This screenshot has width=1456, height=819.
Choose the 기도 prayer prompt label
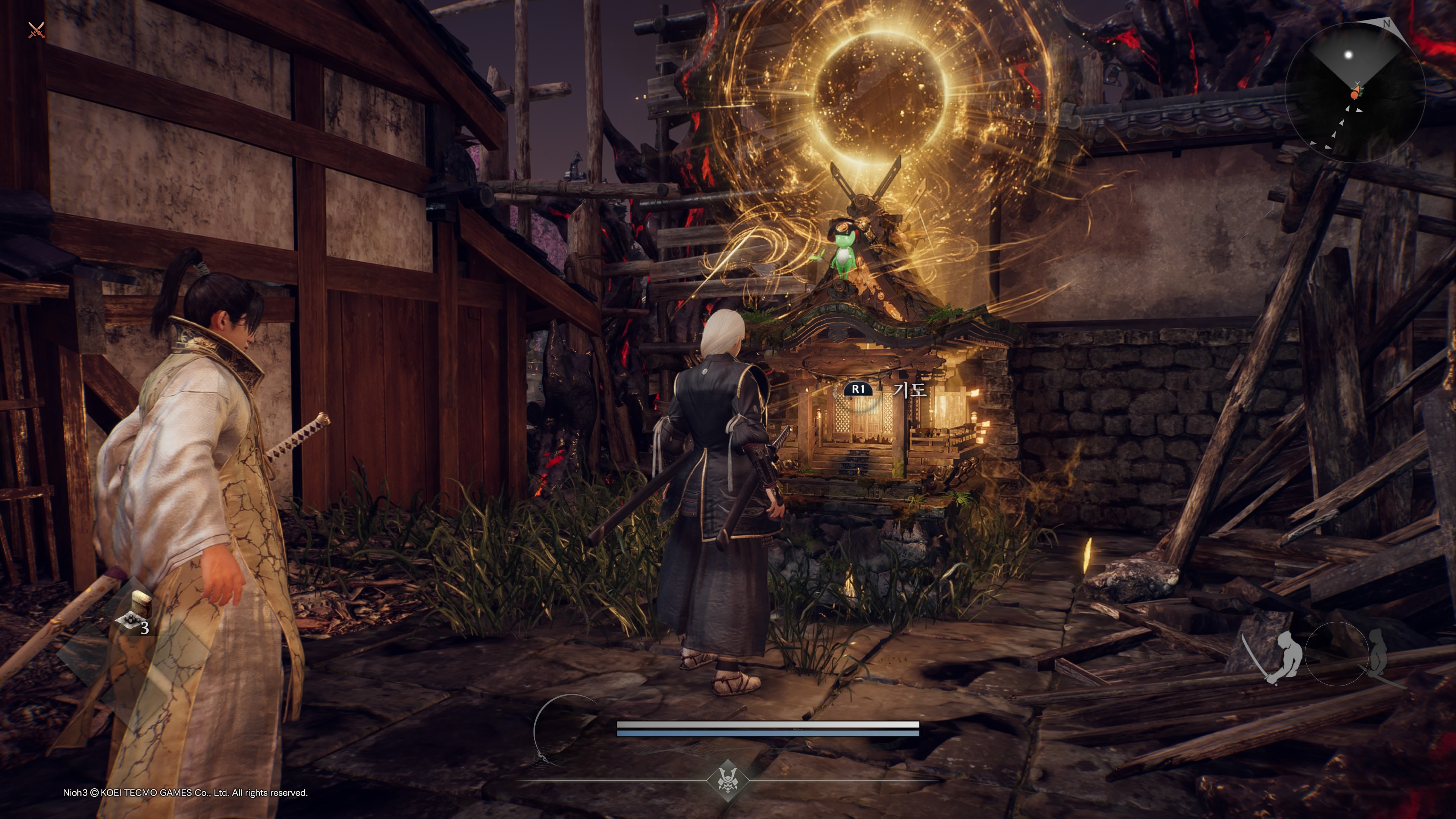pos(910,390)
